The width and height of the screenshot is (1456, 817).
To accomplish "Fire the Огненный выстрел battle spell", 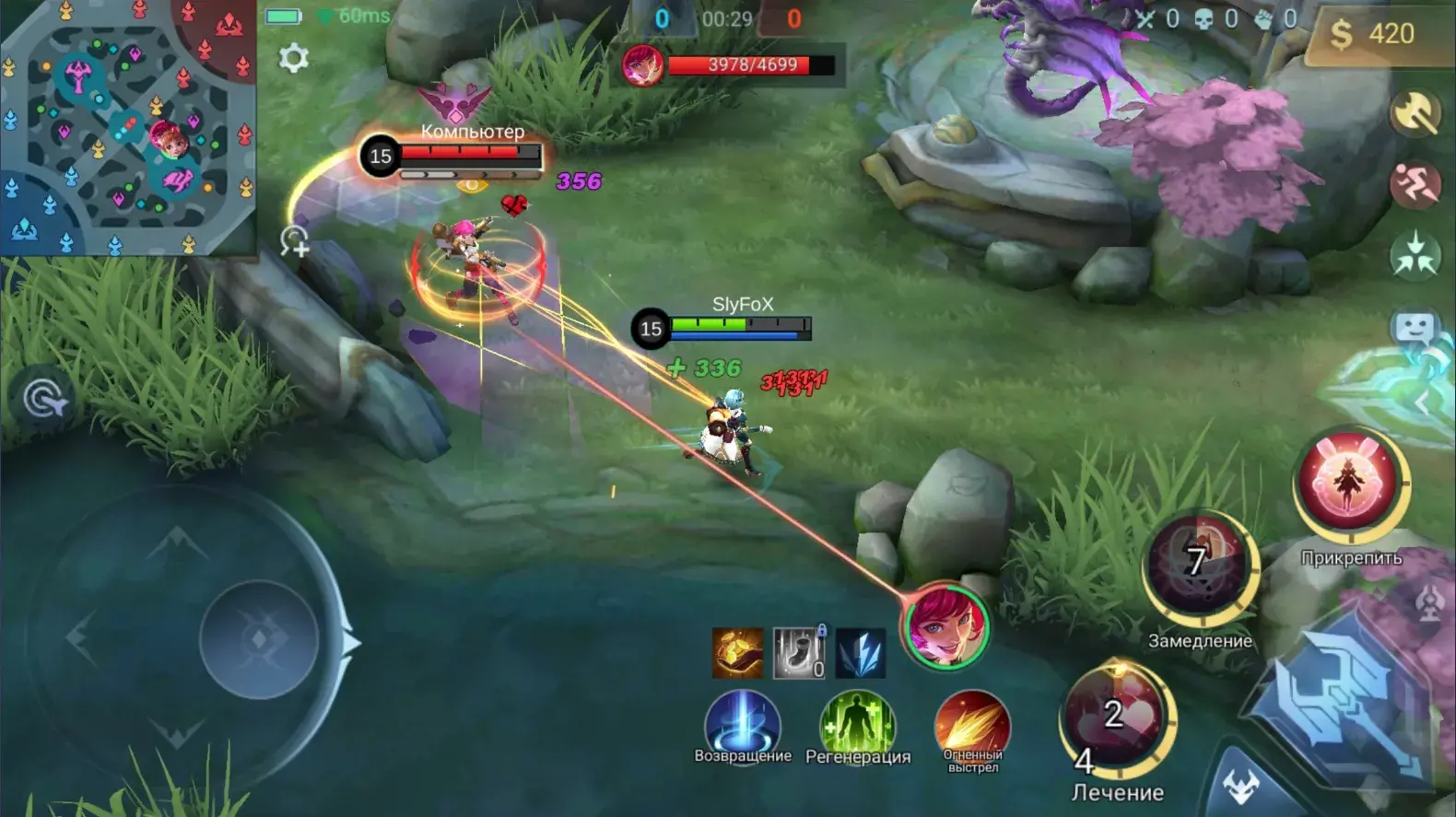I will pos(972,725).
